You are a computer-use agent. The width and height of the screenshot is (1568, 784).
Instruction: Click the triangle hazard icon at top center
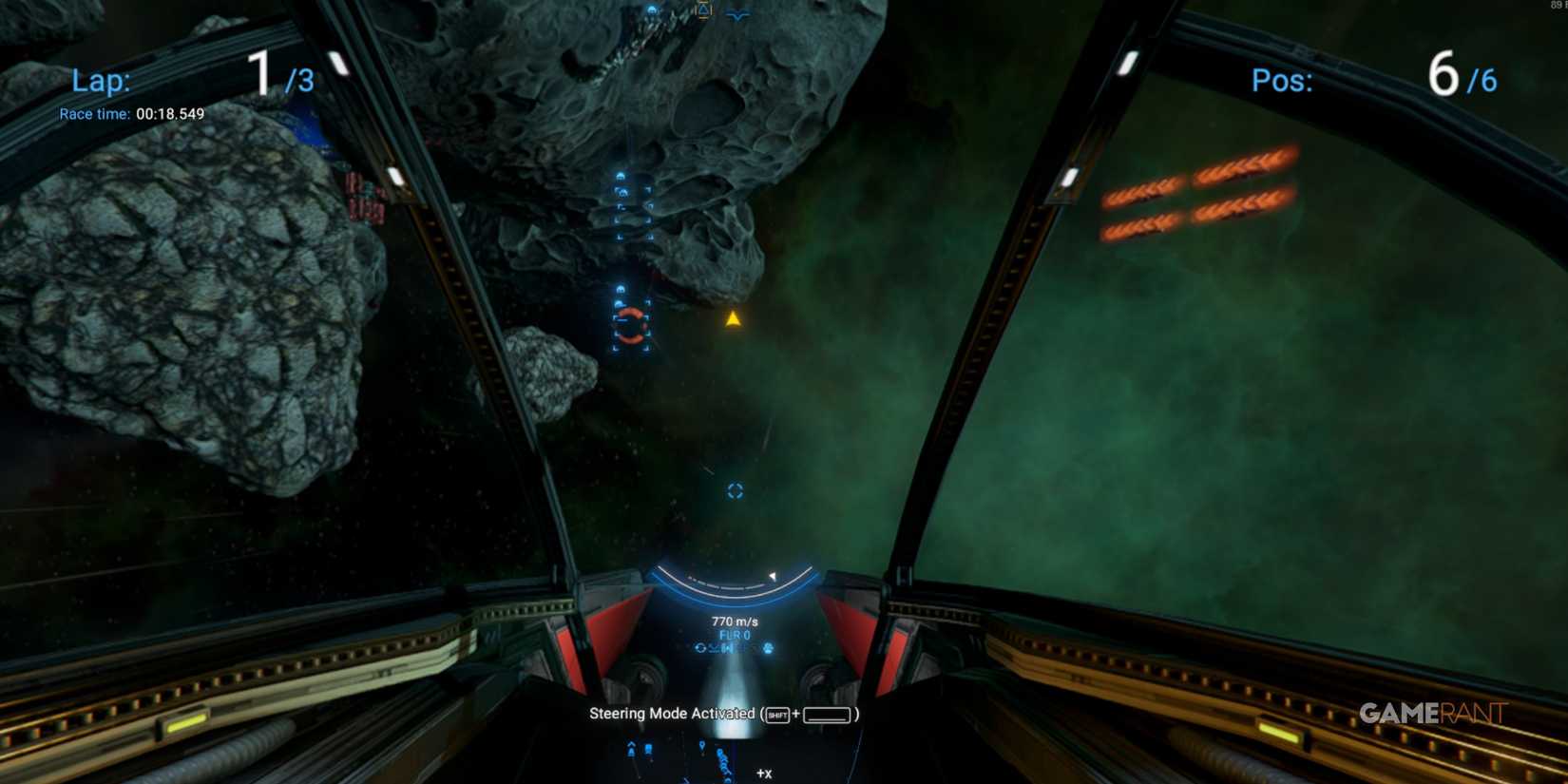pyautogui.click(x=703, y=10)
